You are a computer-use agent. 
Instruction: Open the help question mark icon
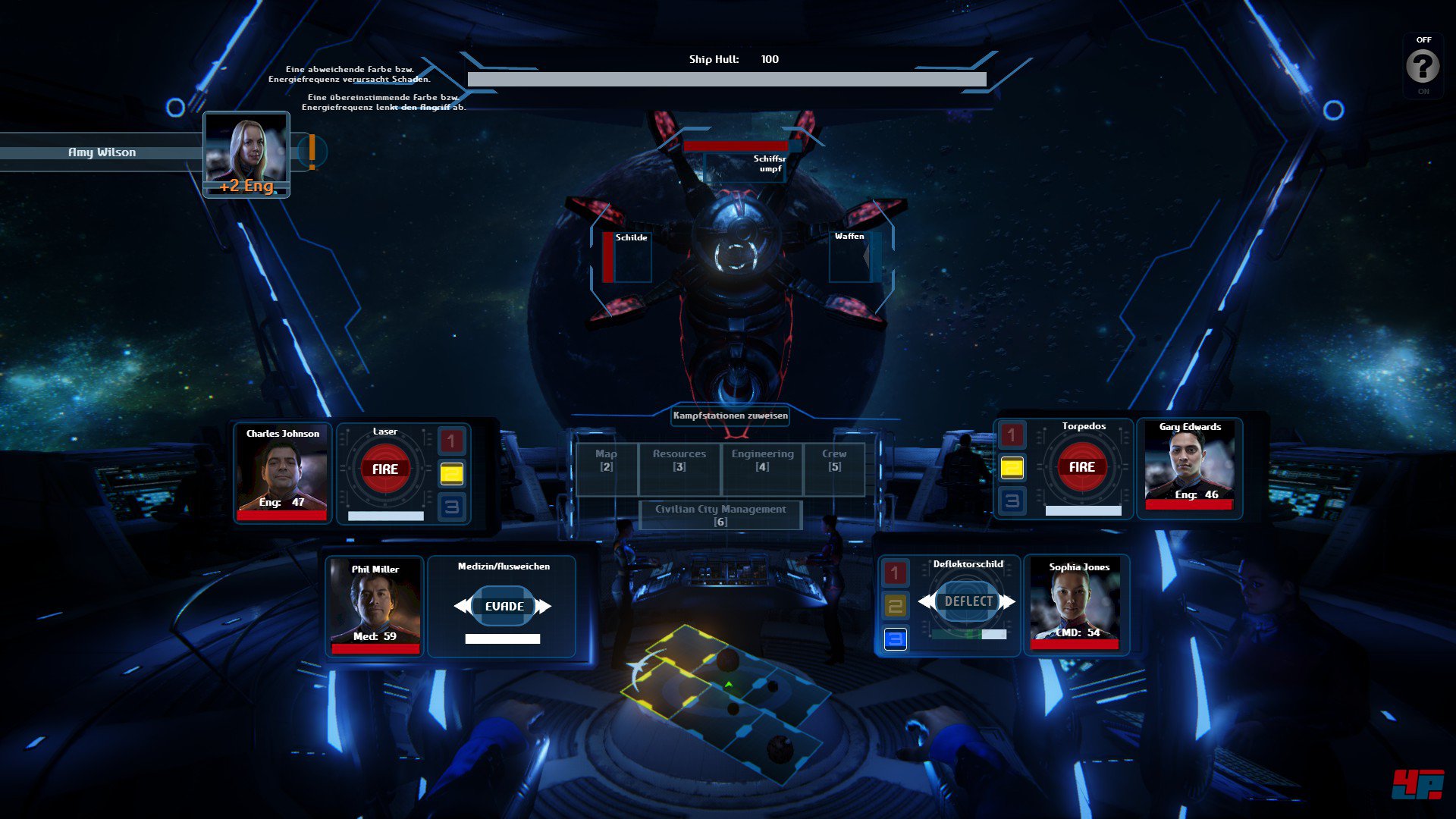click(1423, 64)
